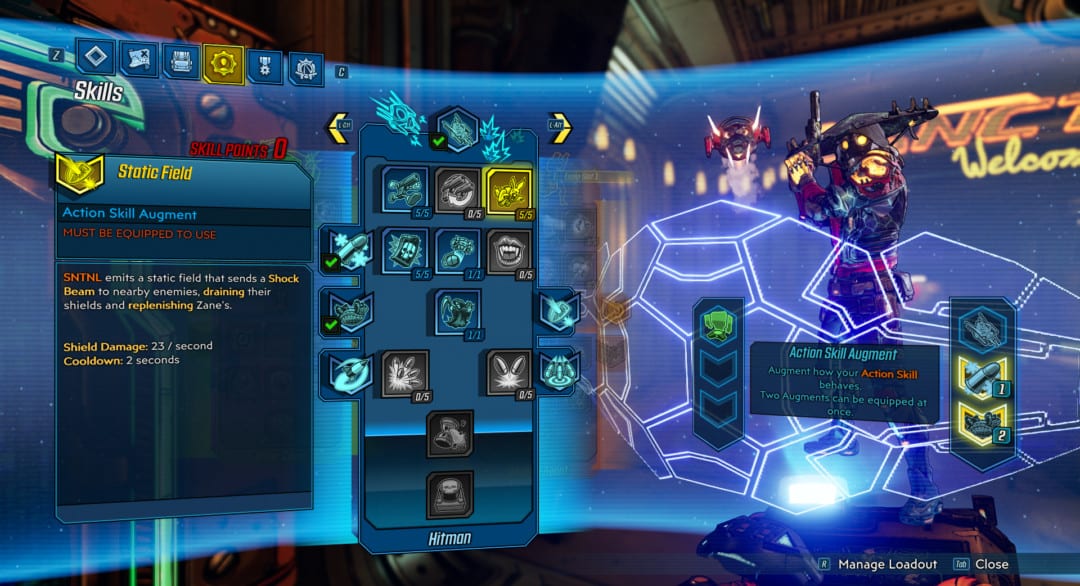
Task: Select the SNTNL action skill hexagon
Action: tap(456, 129)
